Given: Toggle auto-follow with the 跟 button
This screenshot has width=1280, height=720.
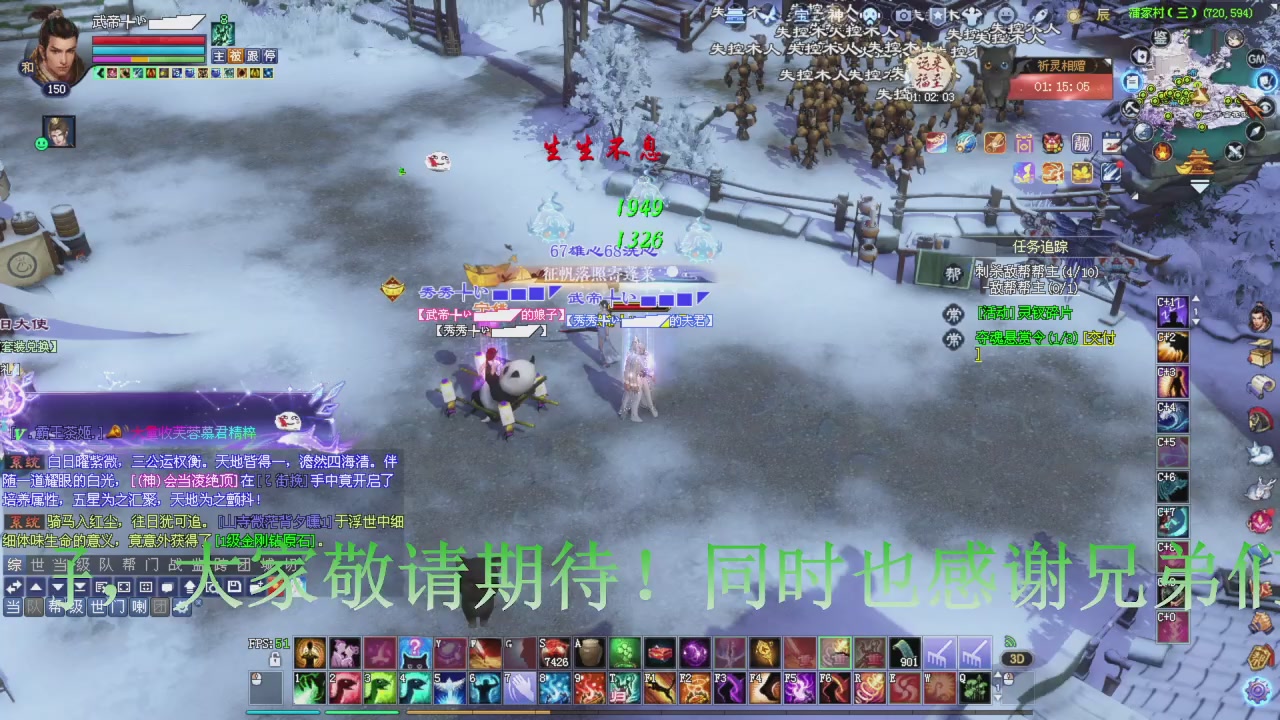Looking at the screenshot, I should click(252, 56).
